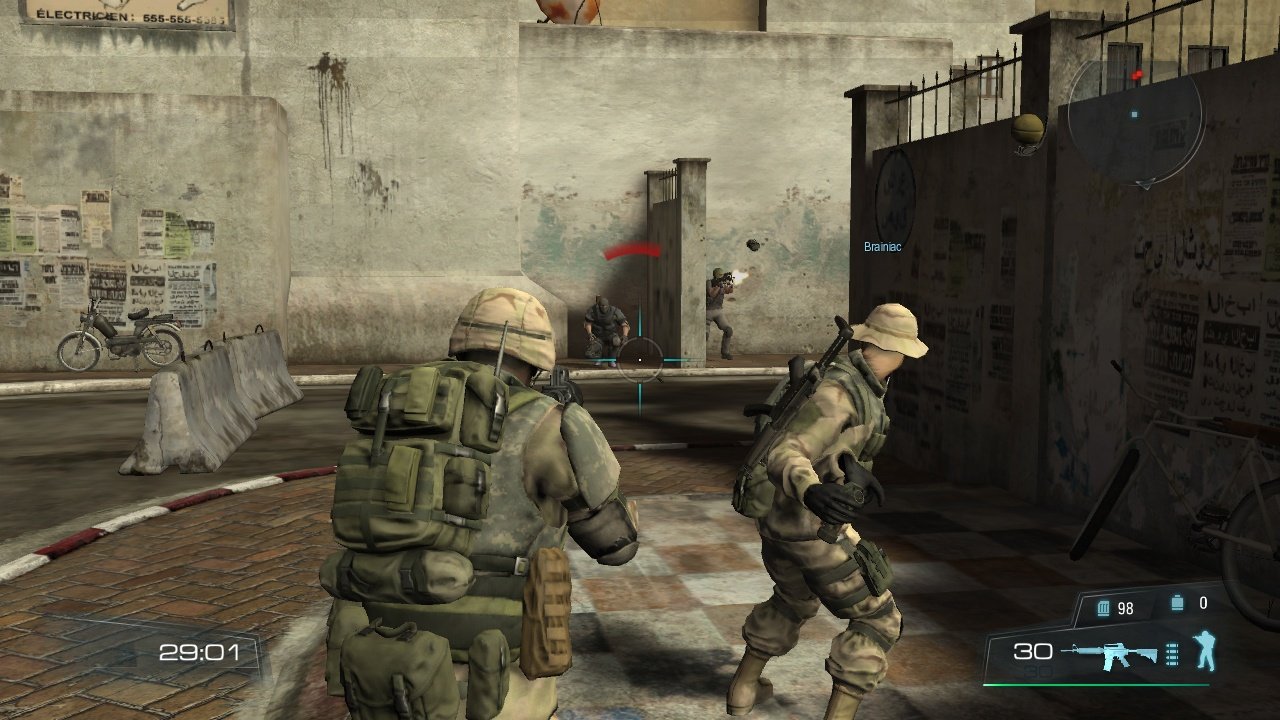Viewport: 1280px width, 720px height.
Task: Click the grenade icon showing 0 count
Action: (x=1178, y=602)
